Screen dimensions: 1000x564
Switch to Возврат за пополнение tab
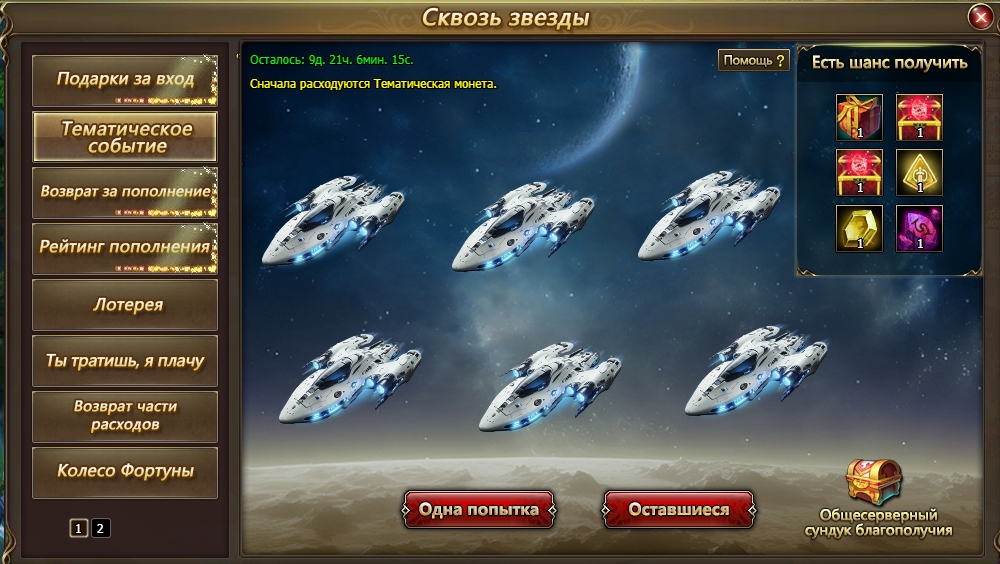point(125,192)
